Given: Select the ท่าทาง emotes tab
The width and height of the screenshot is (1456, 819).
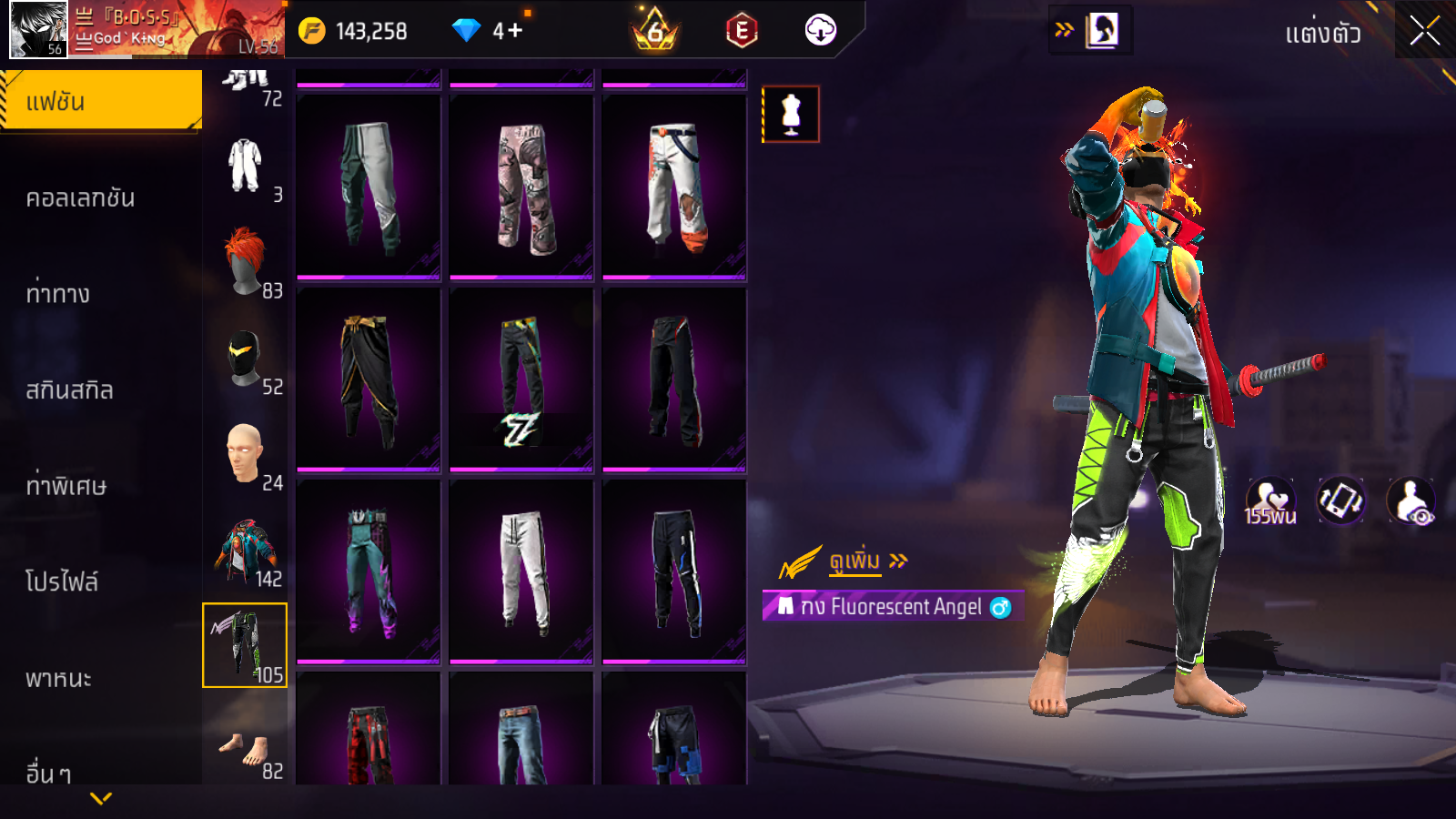Looking at the screenshot, I should coord(58,294).
